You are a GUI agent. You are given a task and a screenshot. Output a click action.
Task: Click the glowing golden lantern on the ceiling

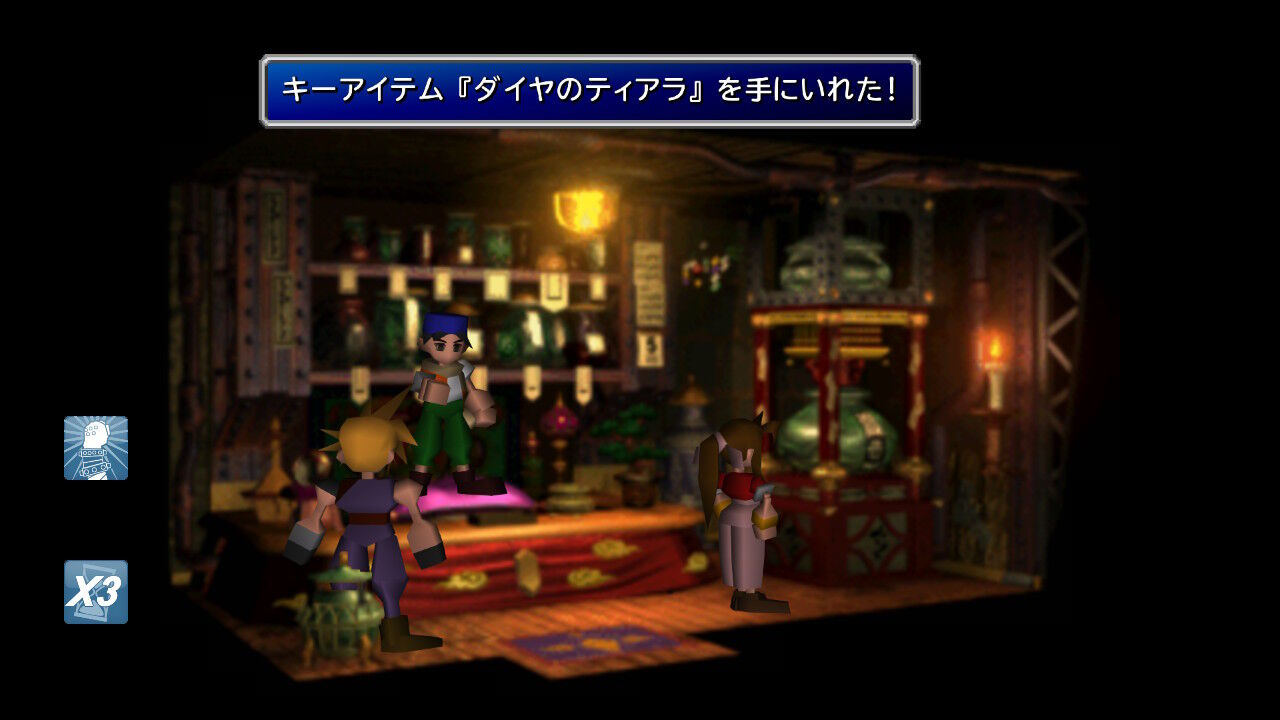pyautogui.click(x=581, y=212)
